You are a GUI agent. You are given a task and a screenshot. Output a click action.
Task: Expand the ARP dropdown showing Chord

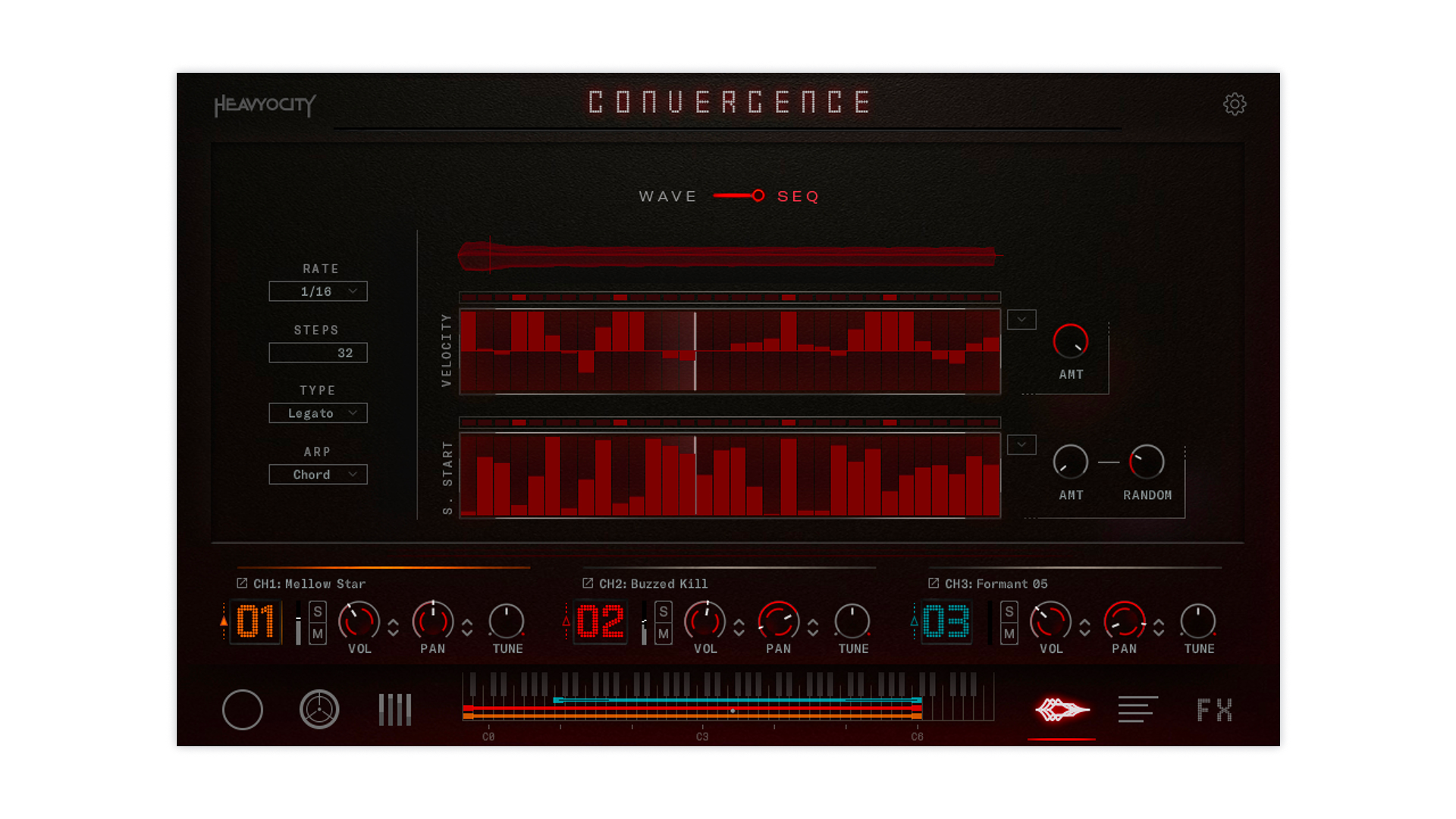[318, 474]
